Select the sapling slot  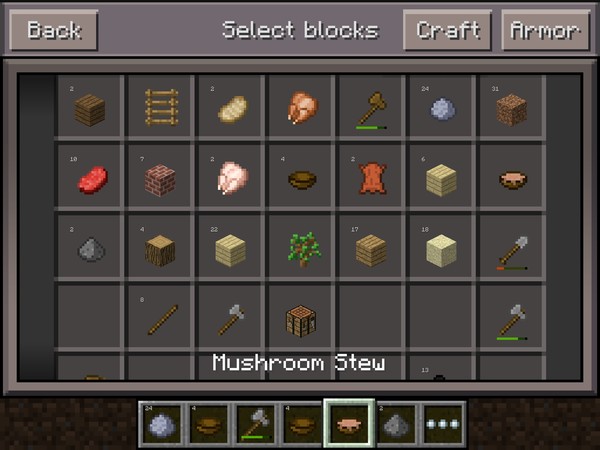pos(301,248)
